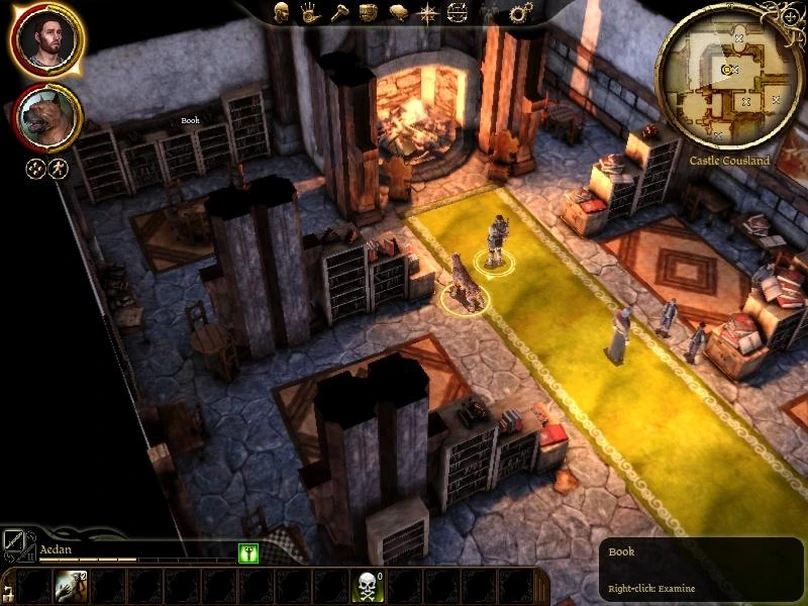Open the inventory chest icon

coord(368,13)
